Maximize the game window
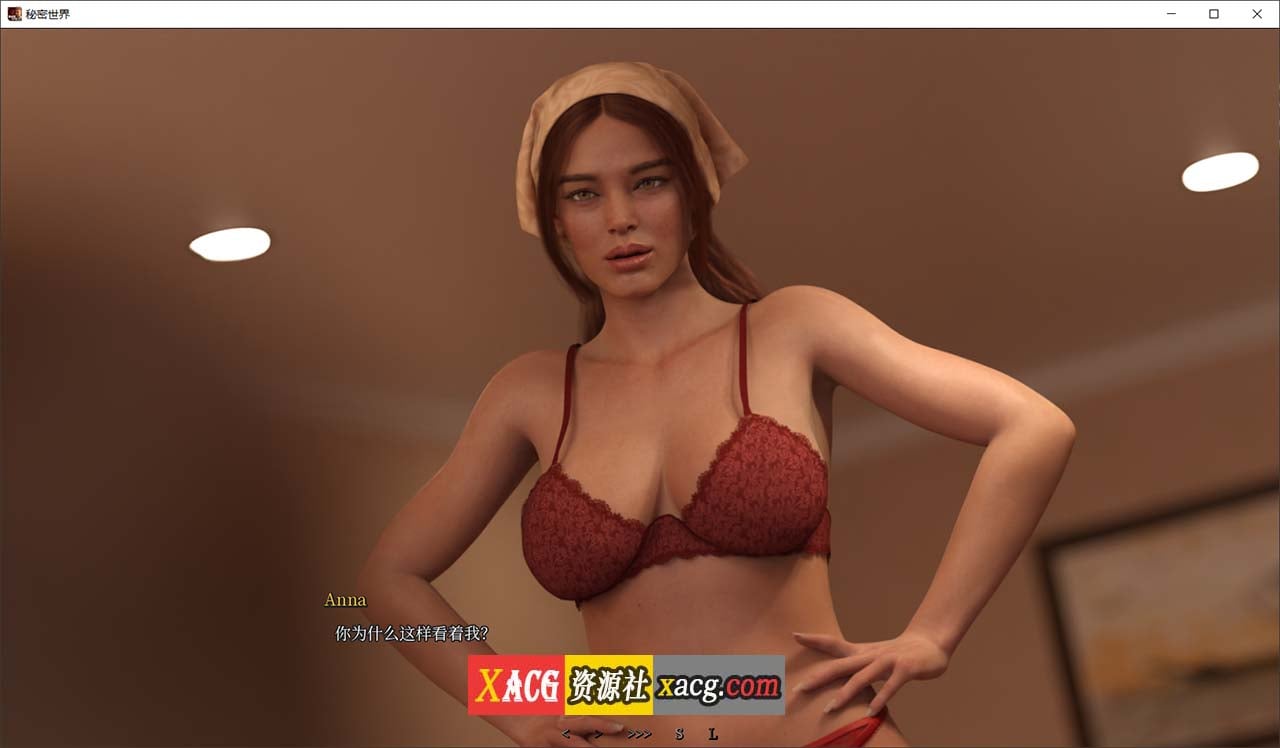The height and width of the screenshot is (748, 1280). click(1213, 14)
